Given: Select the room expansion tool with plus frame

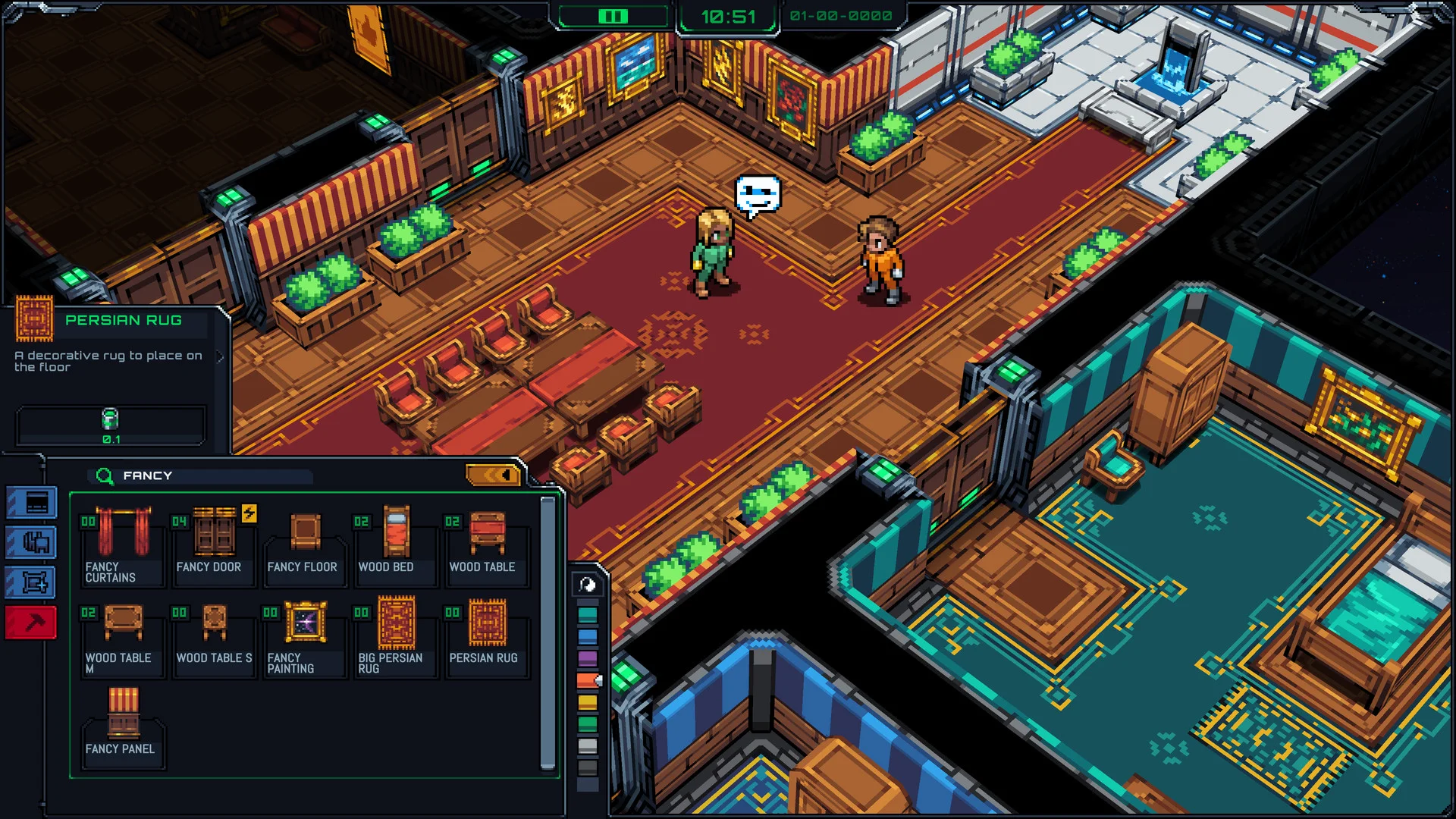Looking at the screenshot, I should [x=30, y=580].
